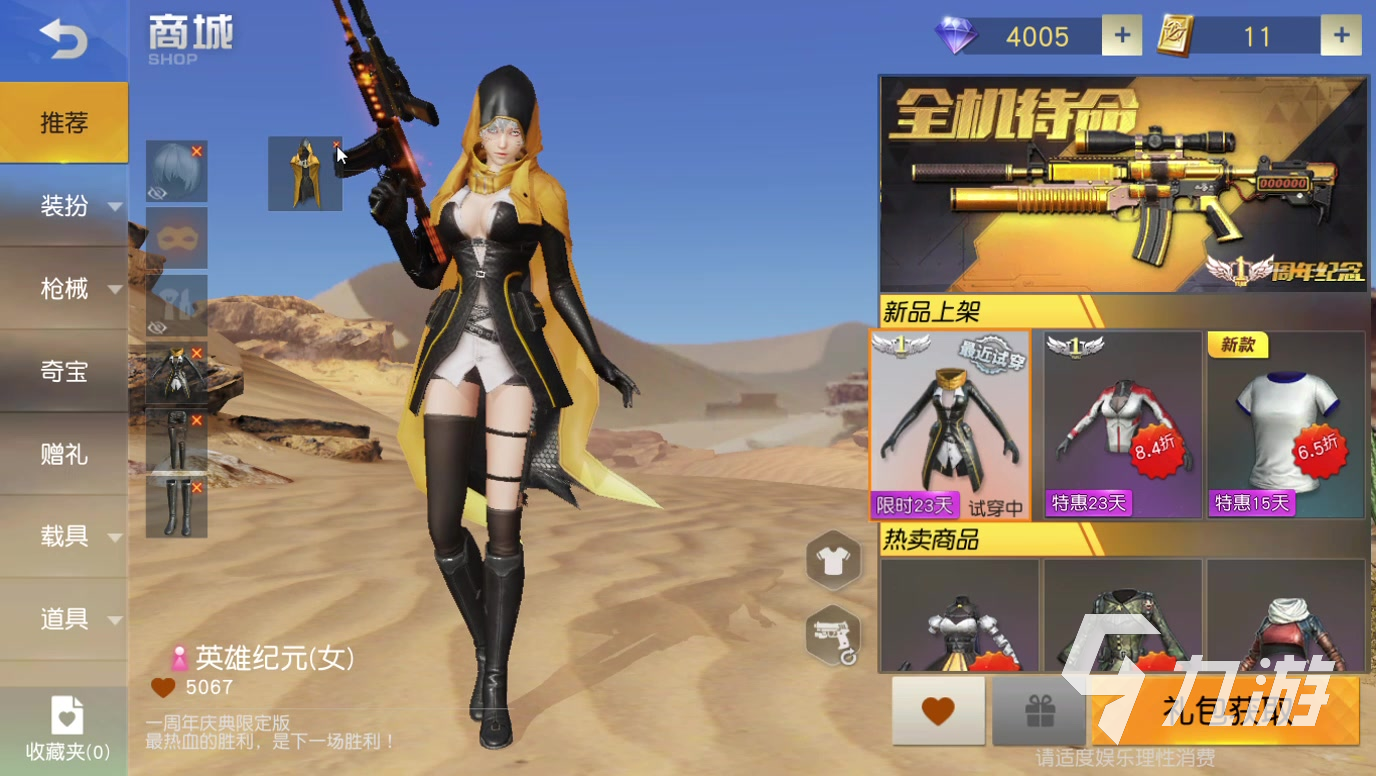
Task: Open the 收藏夹 favorites folder
Action: [x=67, y=728]
